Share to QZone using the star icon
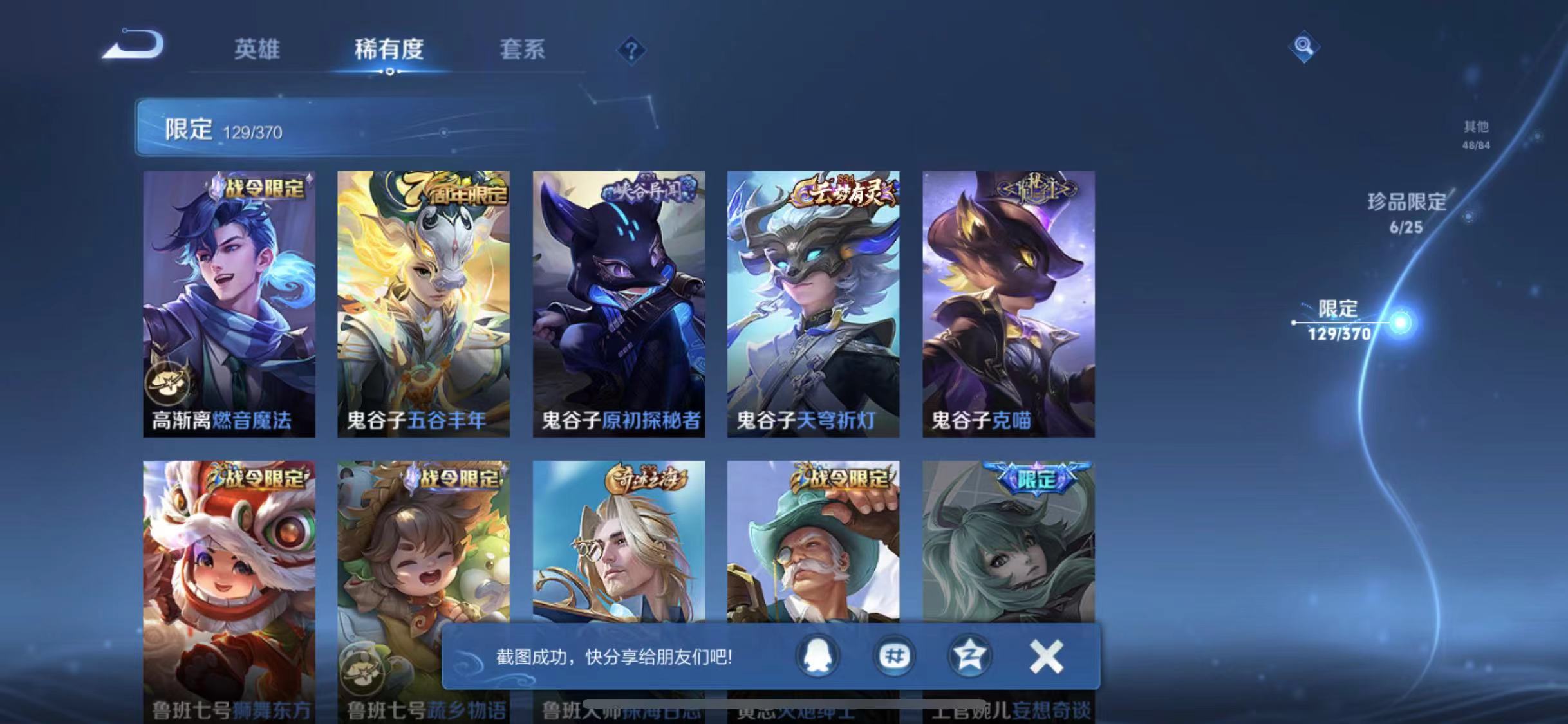1568x724 pixels. click(x=972, y=656)
